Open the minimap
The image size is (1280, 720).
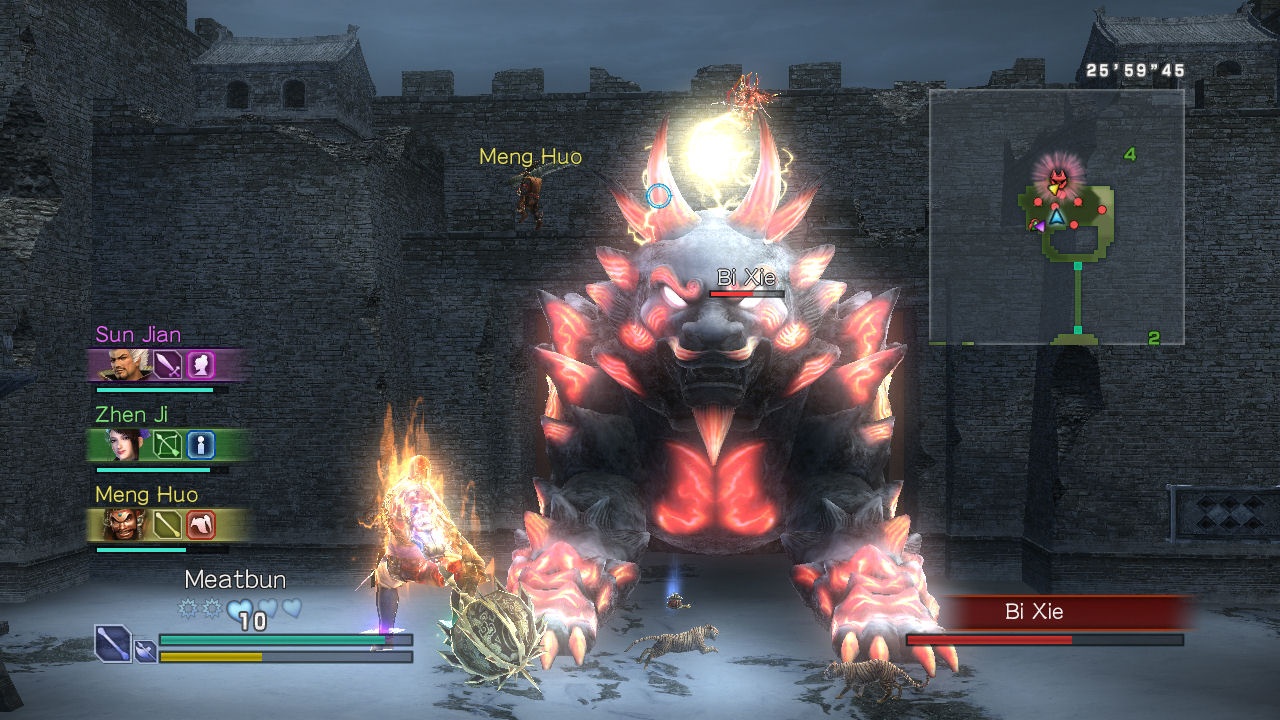[x=1056, y=216]
